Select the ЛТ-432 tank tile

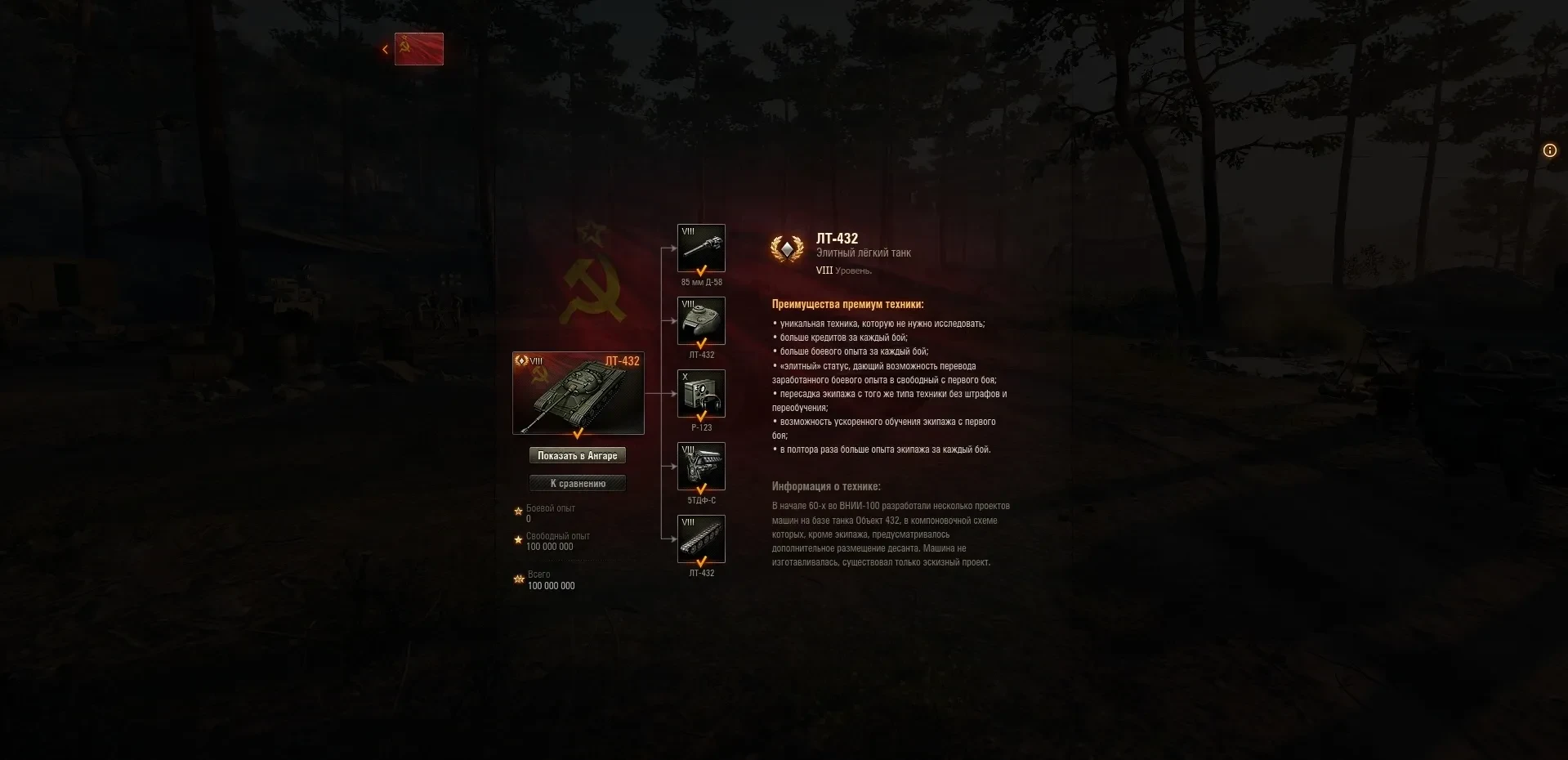click(578, 393)
